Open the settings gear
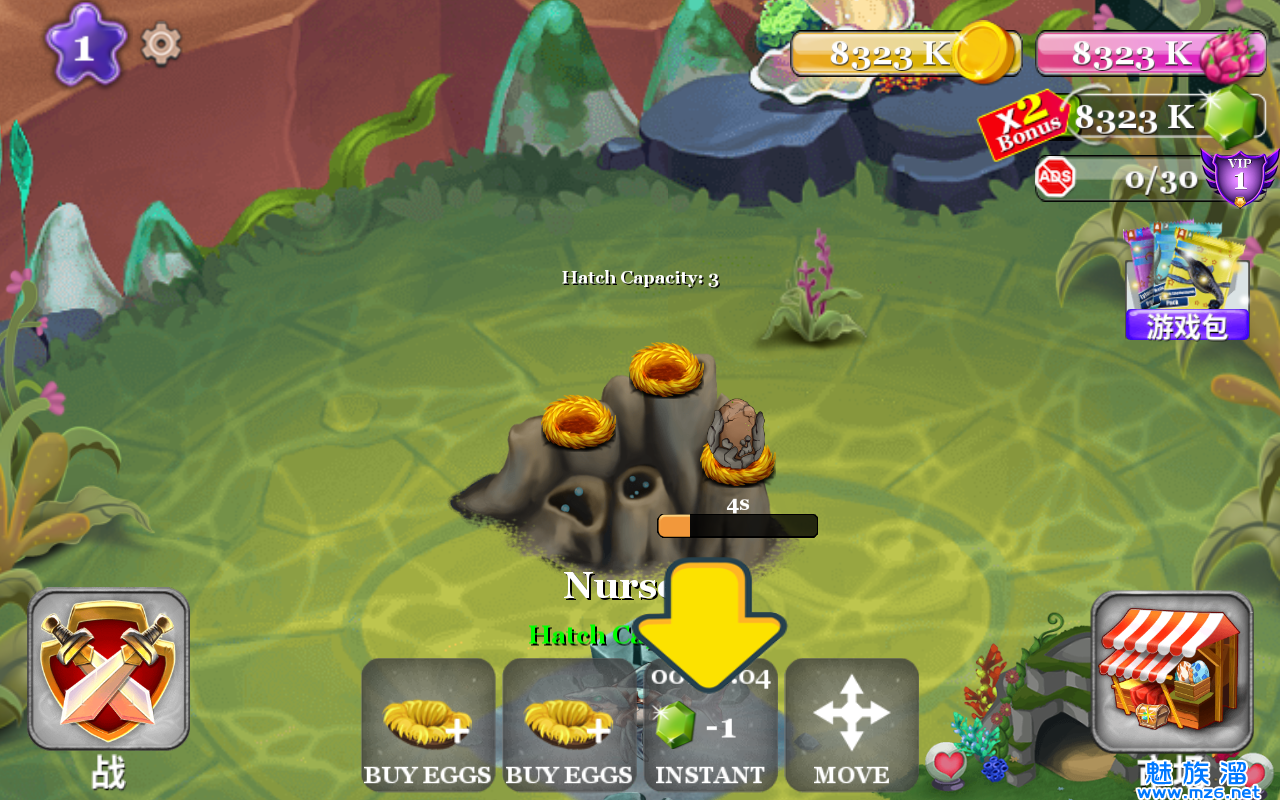 click(161, 45)
